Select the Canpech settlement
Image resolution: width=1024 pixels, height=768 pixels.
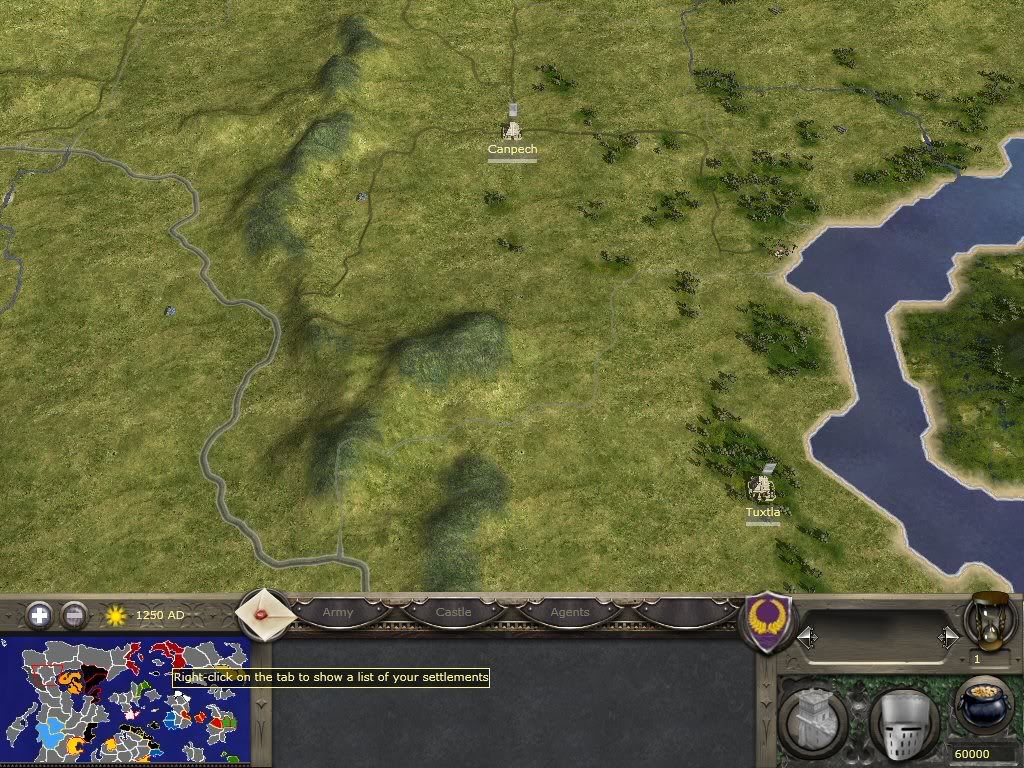pos(512,131)
